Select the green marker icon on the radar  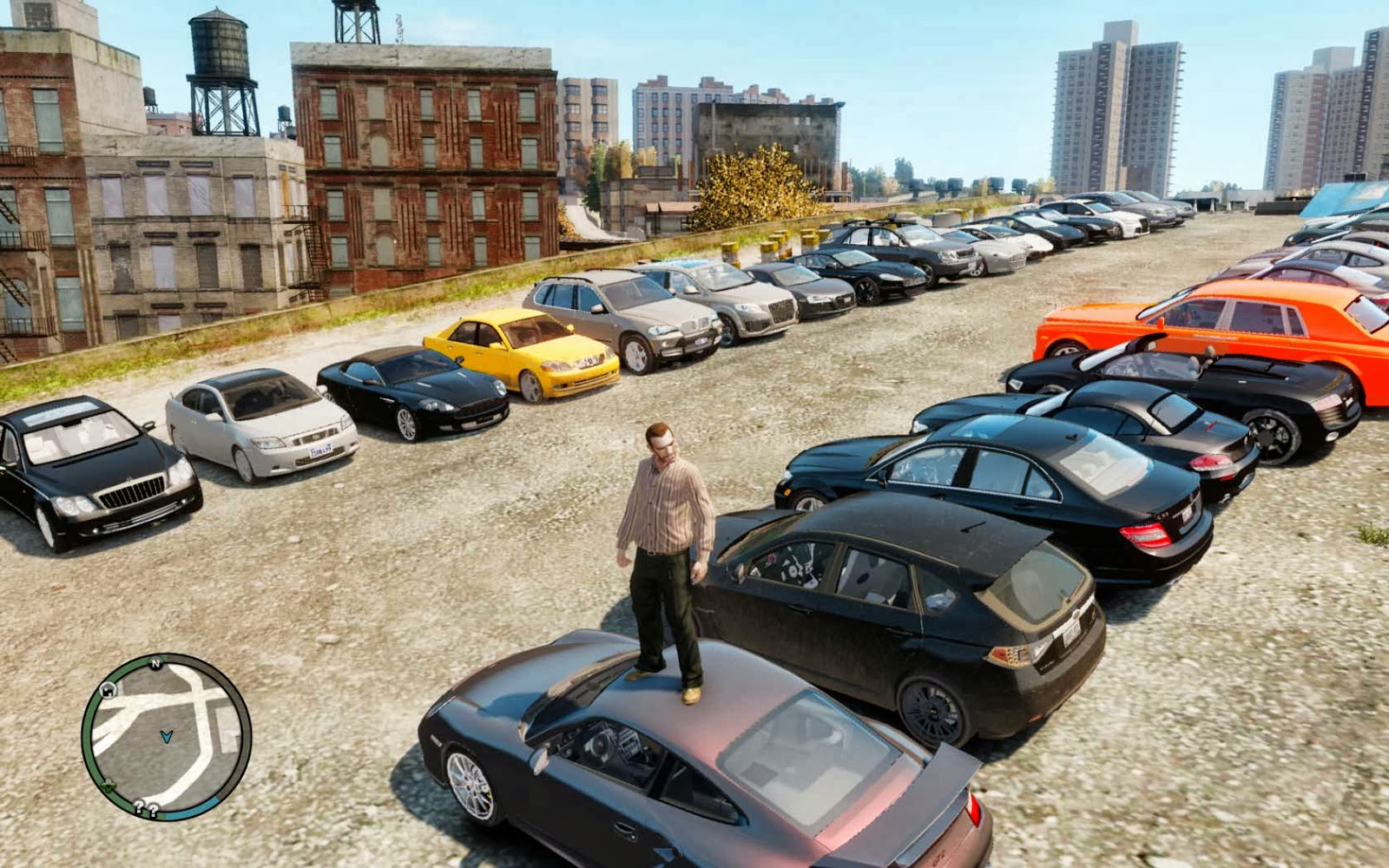pos(109,786)
